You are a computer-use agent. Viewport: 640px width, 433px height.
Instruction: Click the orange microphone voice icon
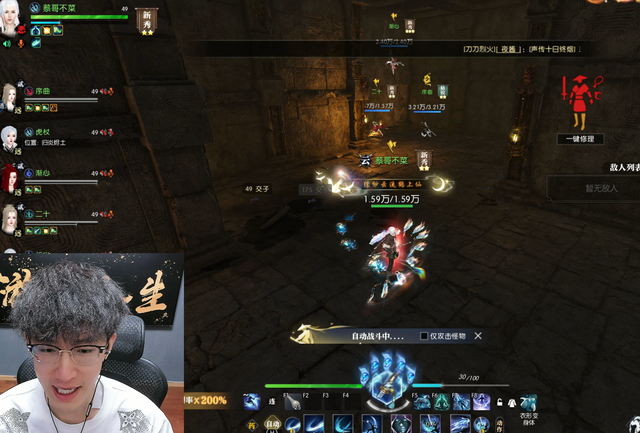20,44
